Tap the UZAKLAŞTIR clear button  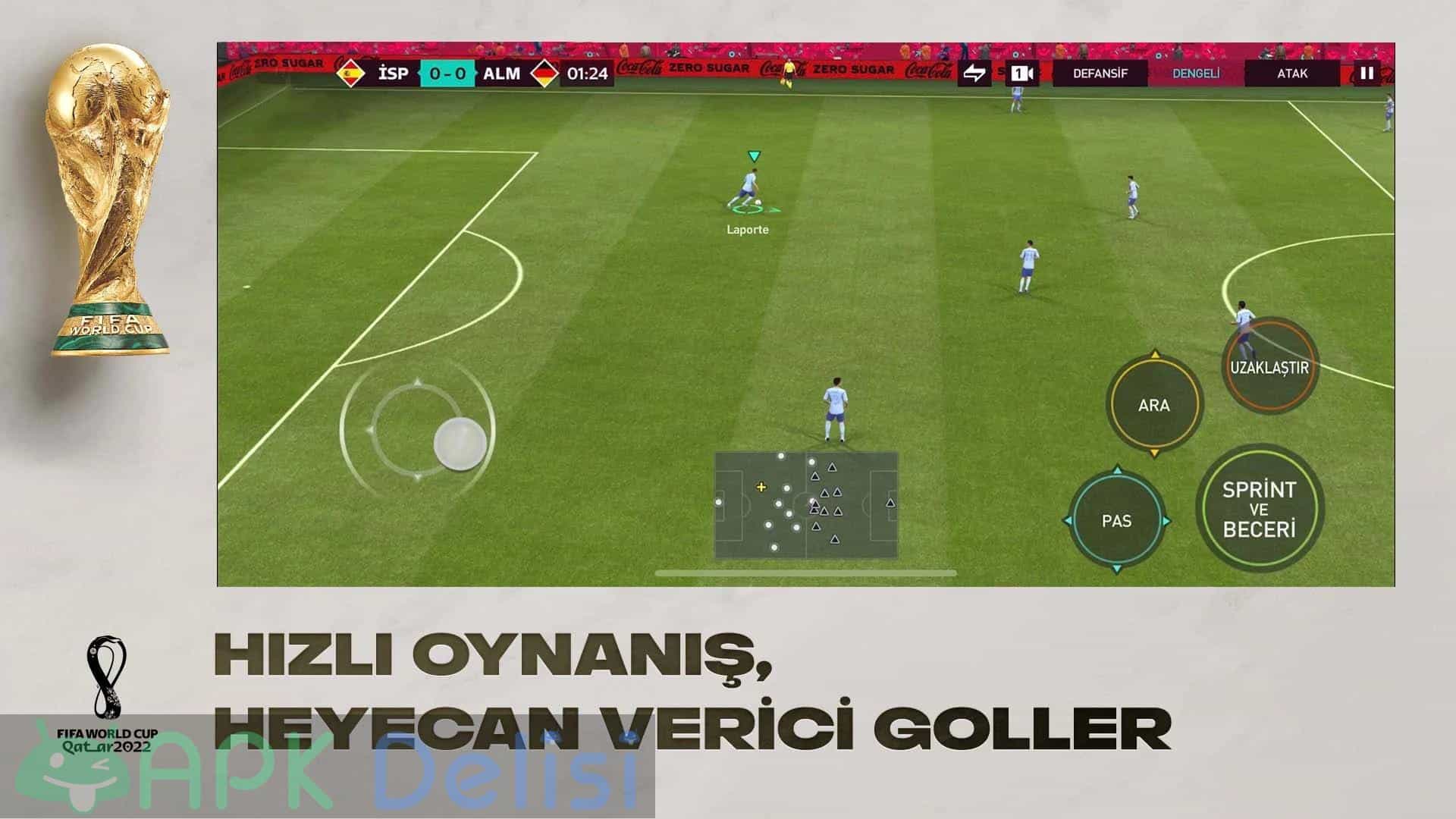click(1269, 368)
